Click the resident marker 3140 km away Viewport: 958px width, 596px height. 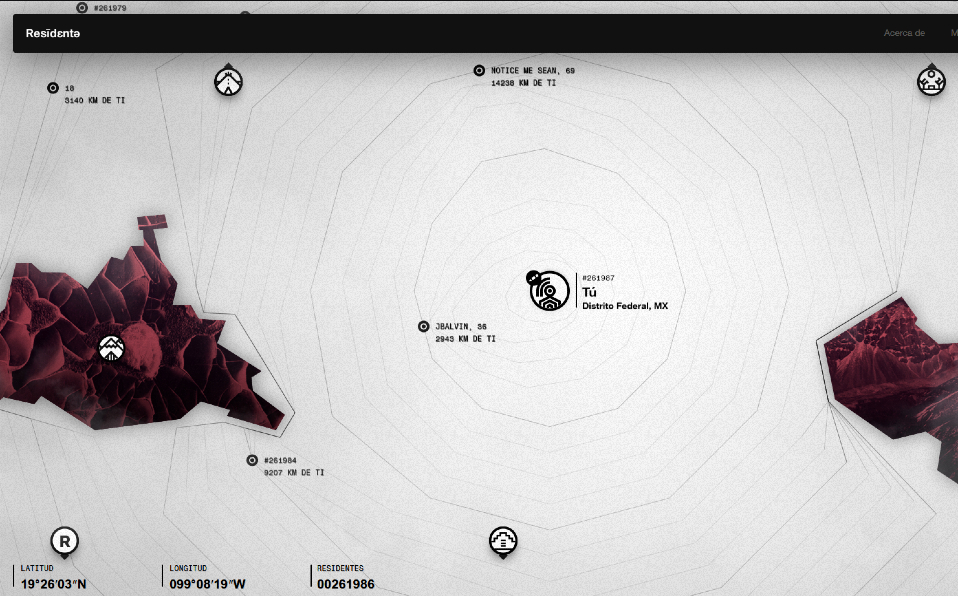click(53, 88)
